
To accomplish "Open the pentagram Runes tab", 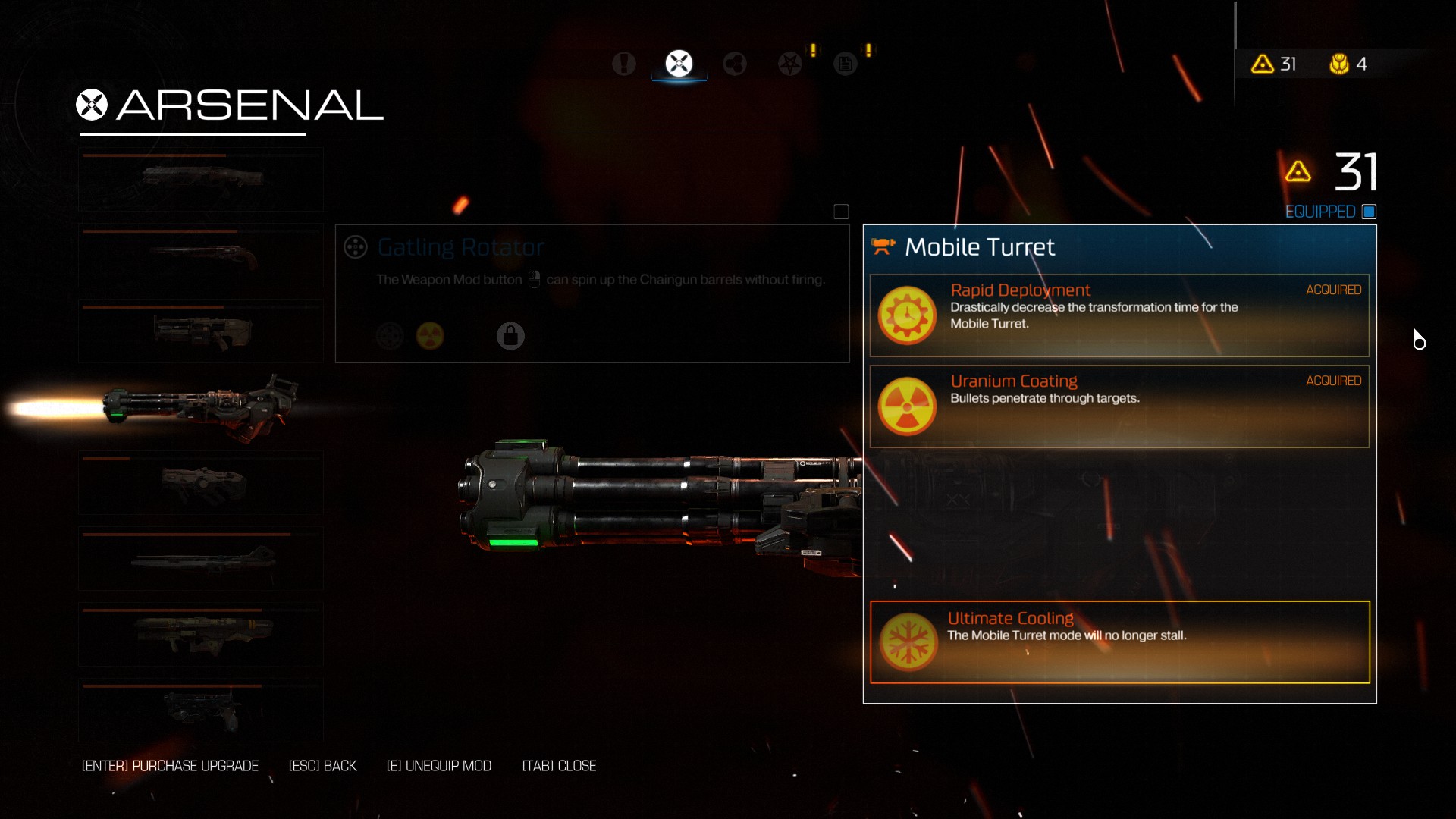I will point(790,64).
